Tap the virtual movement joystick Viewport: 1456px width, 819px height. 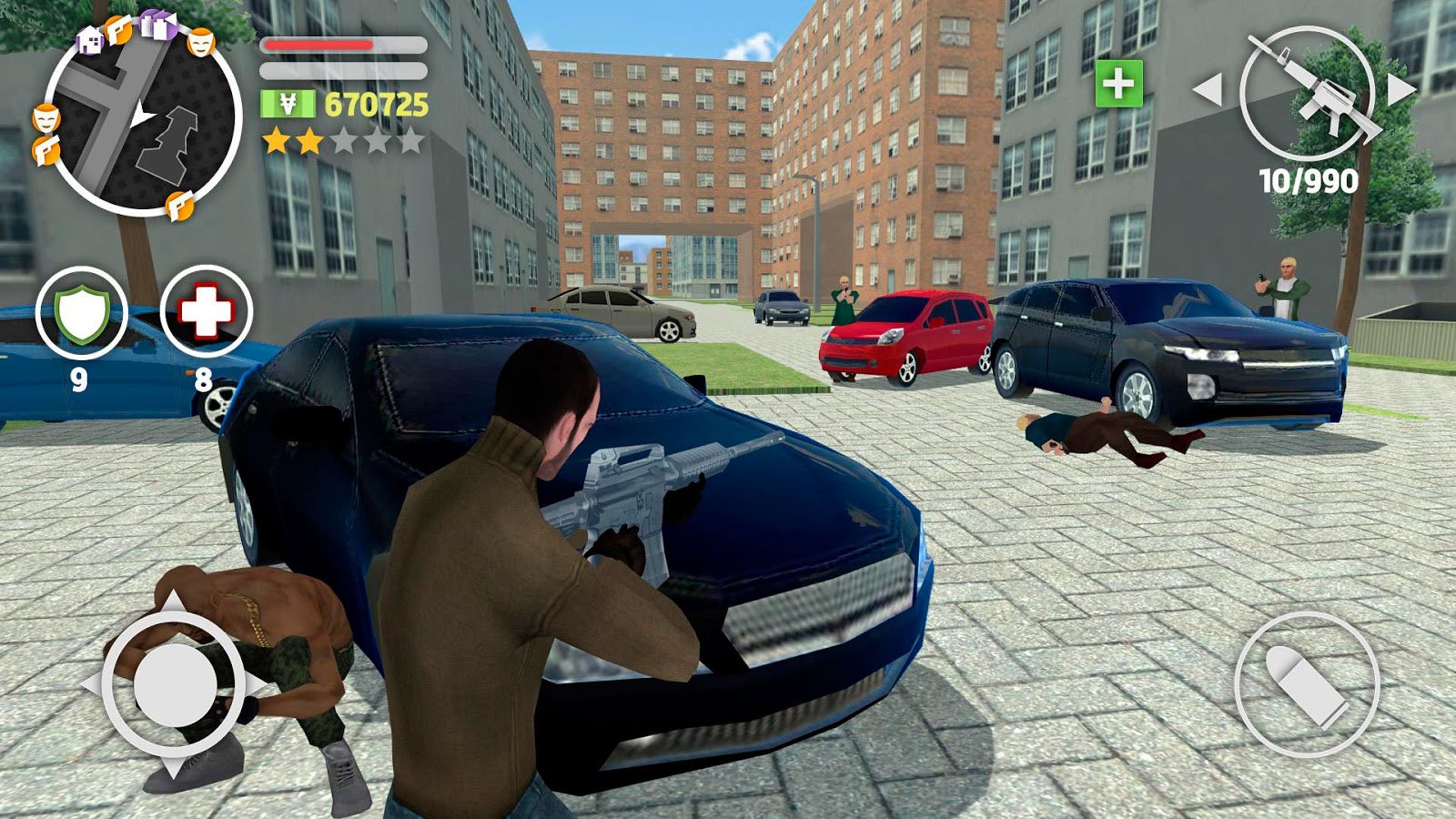(173, 682)
